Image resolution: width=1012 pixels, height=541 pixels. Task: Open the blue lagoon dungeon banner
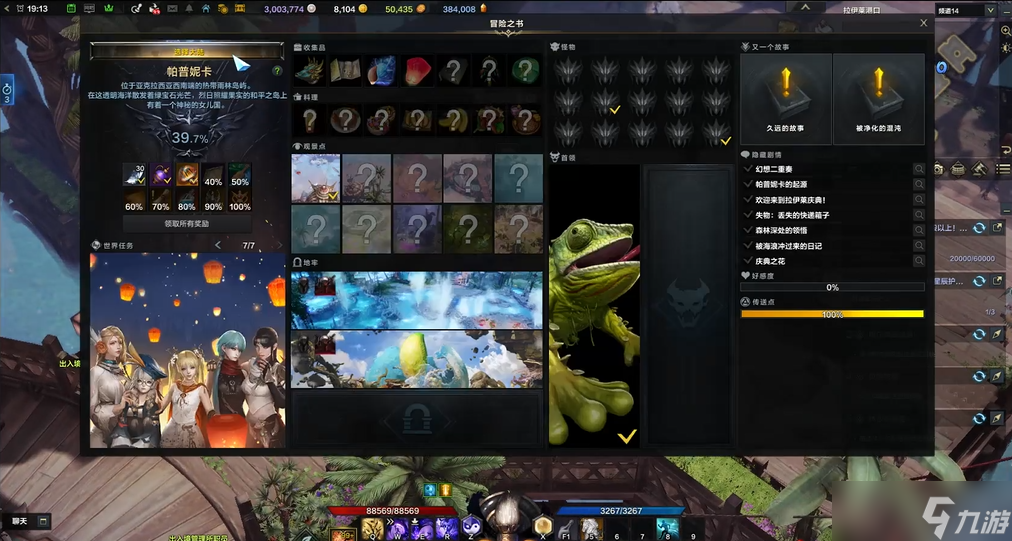point(417,299)
